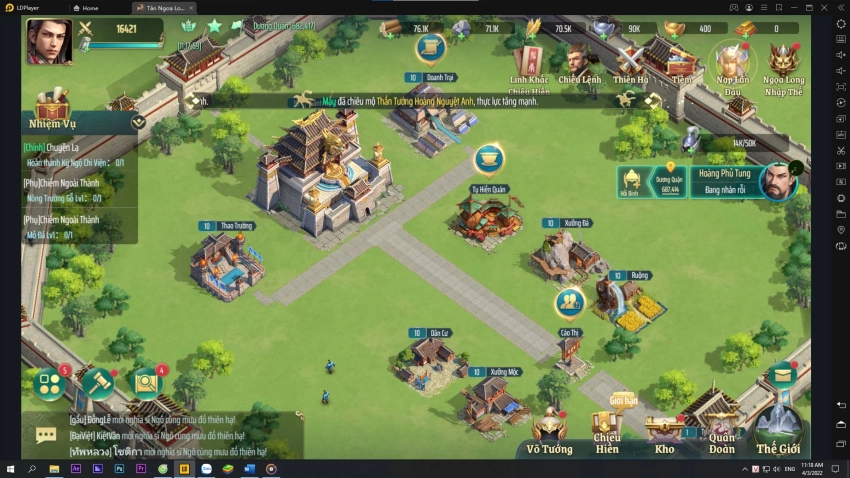Go to the Thế Giới world map
Screen dimensions: 850x478
coord(778,430)
